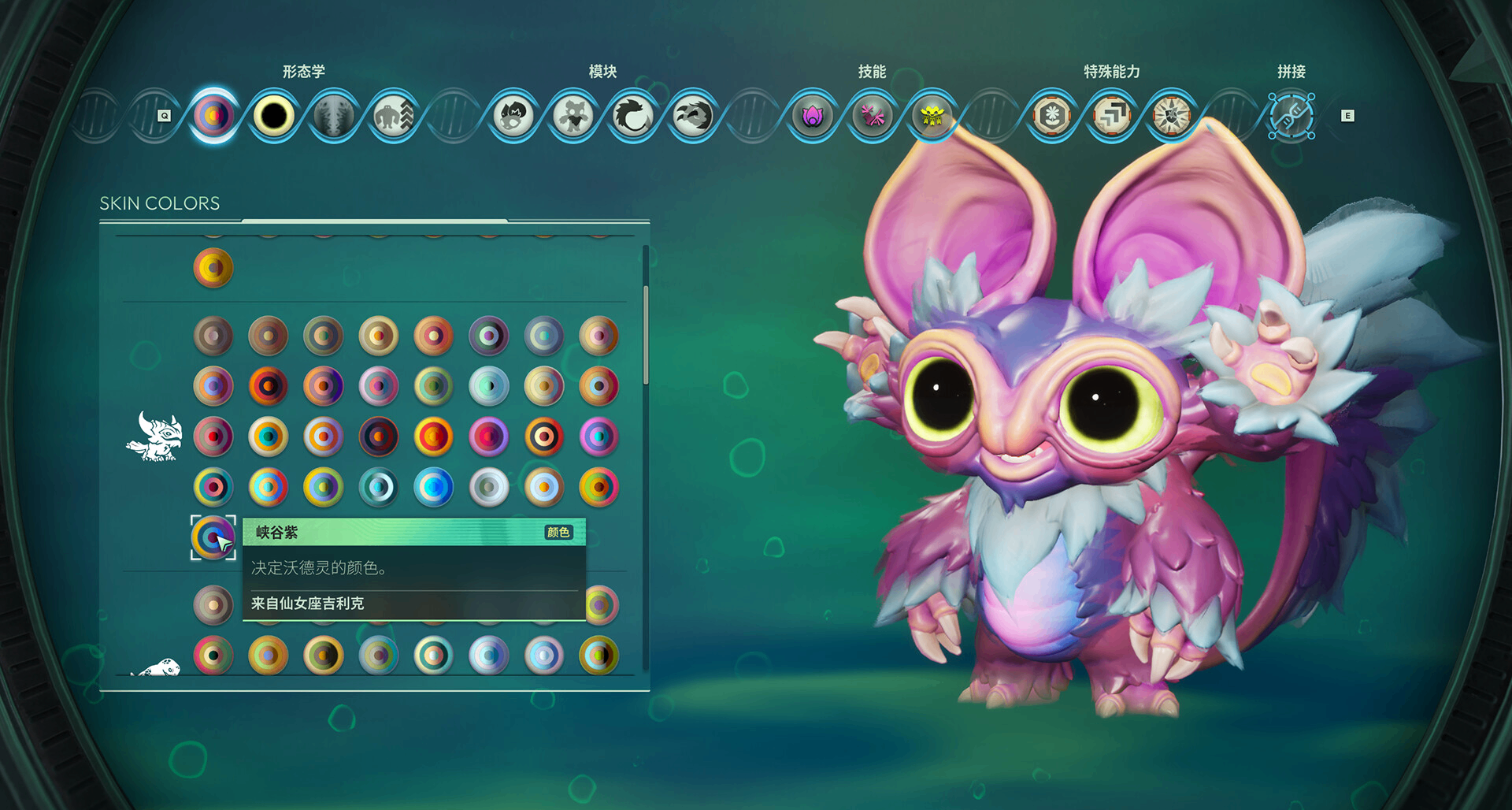Choose the ribcage x-ray morphology icon
Viewport: 1512px width, 810px height.
(333, 116)
